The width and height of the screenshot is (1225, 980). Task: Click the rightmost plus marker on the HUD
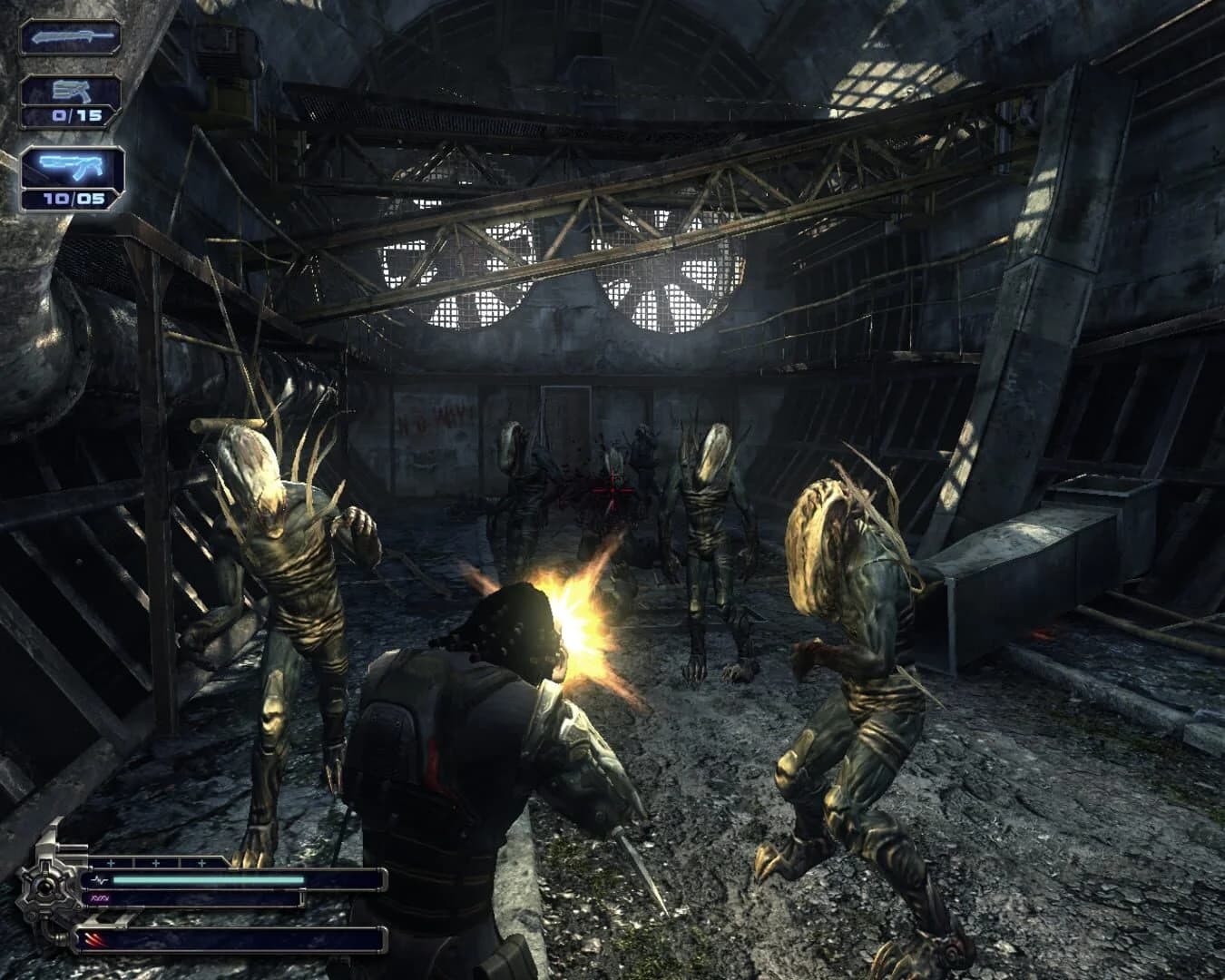click(203, 864)
